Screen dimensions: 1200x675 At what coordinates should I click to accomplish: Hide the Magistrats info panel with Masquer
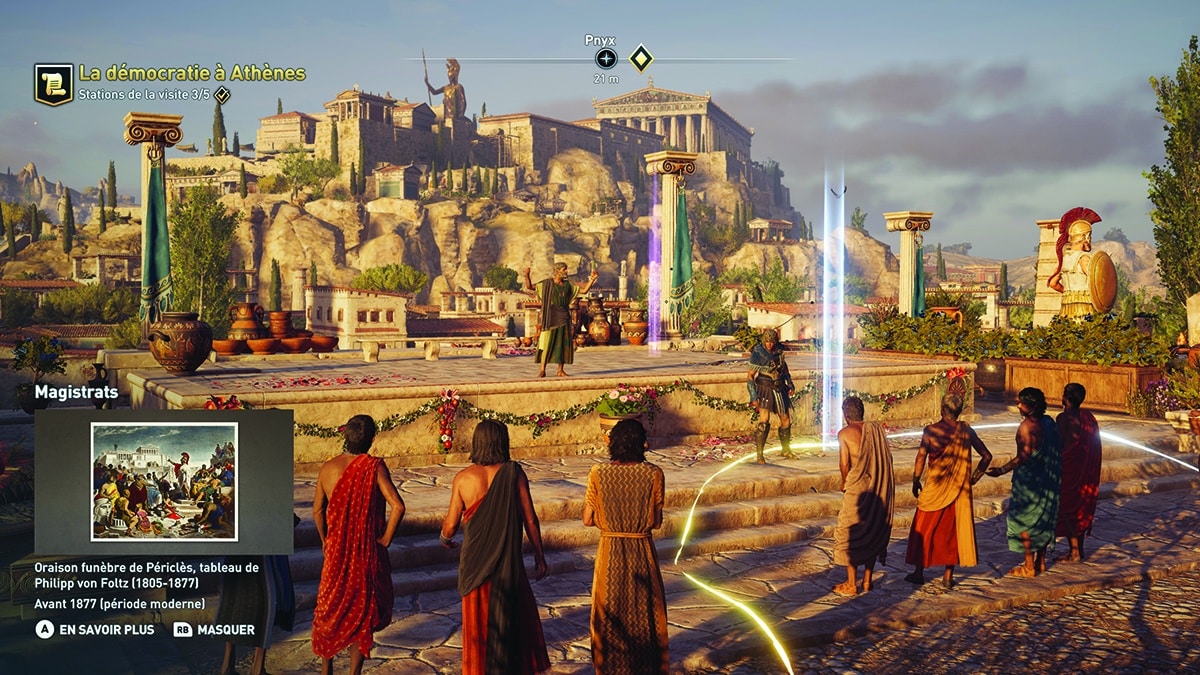tap(215, 630)
